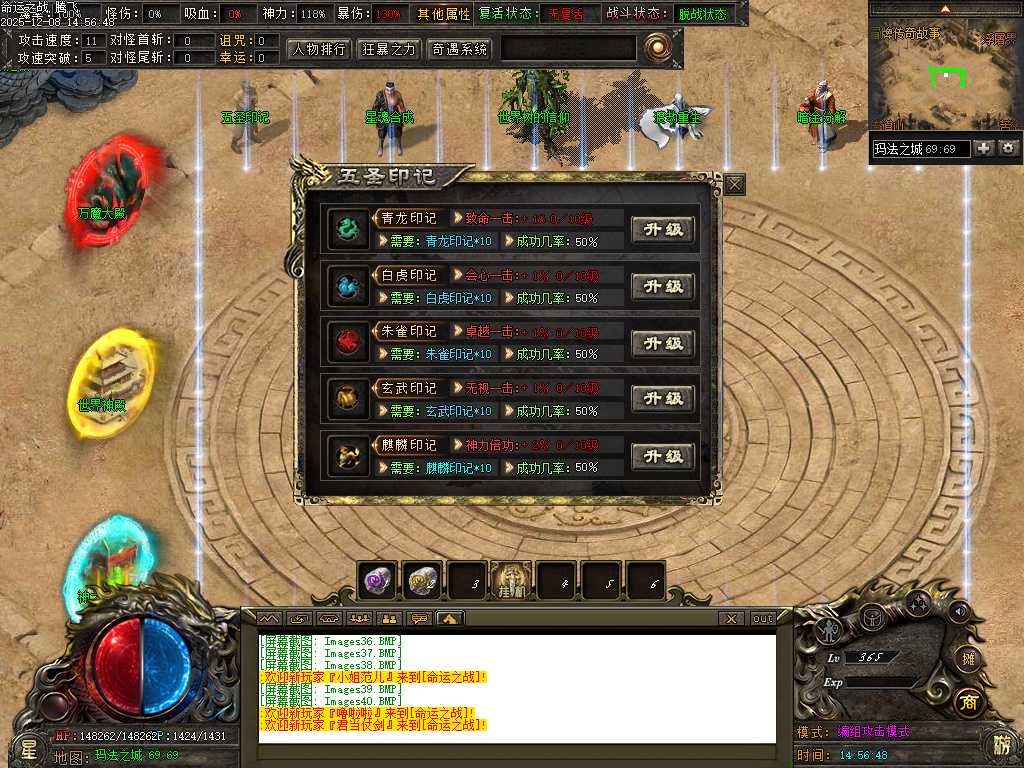Open the 摊 stall button
Screen dimensions: 1024x768
(x=966, y=657)
